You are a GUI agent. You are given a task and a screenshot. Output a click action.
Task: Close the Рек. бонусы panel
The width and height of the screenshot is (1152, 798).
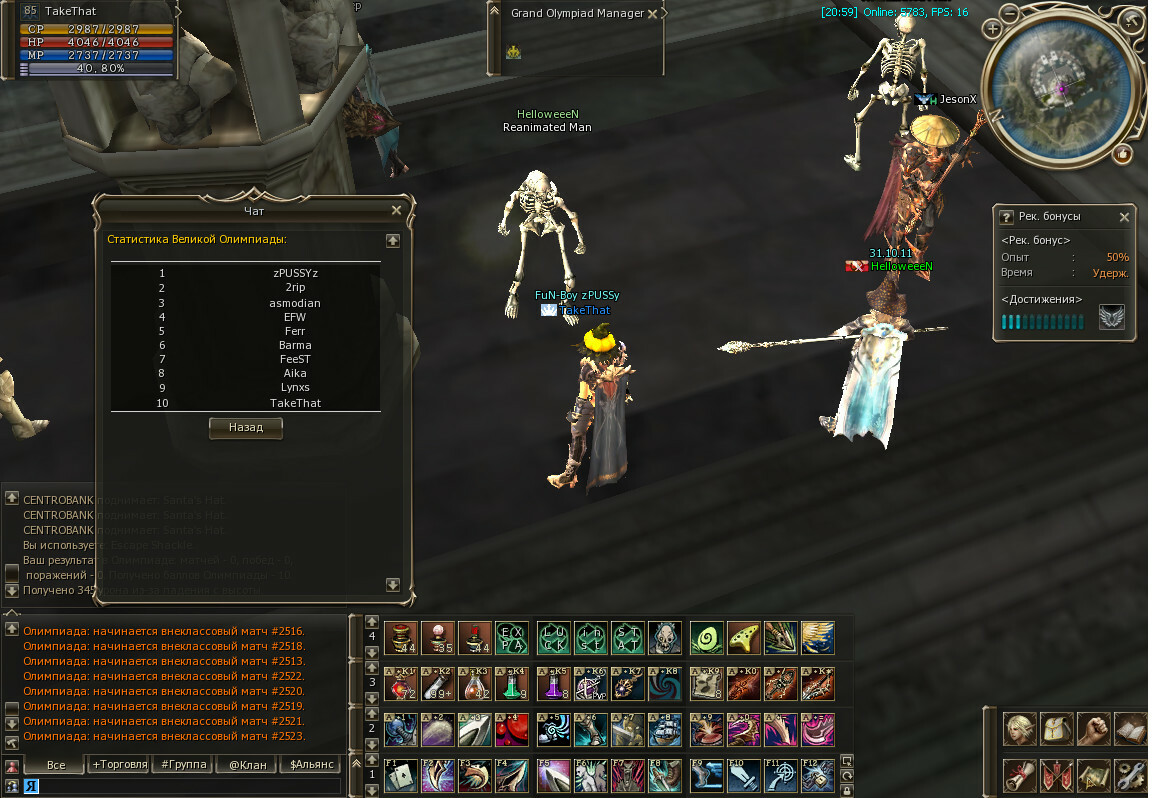click(1124, 217)
